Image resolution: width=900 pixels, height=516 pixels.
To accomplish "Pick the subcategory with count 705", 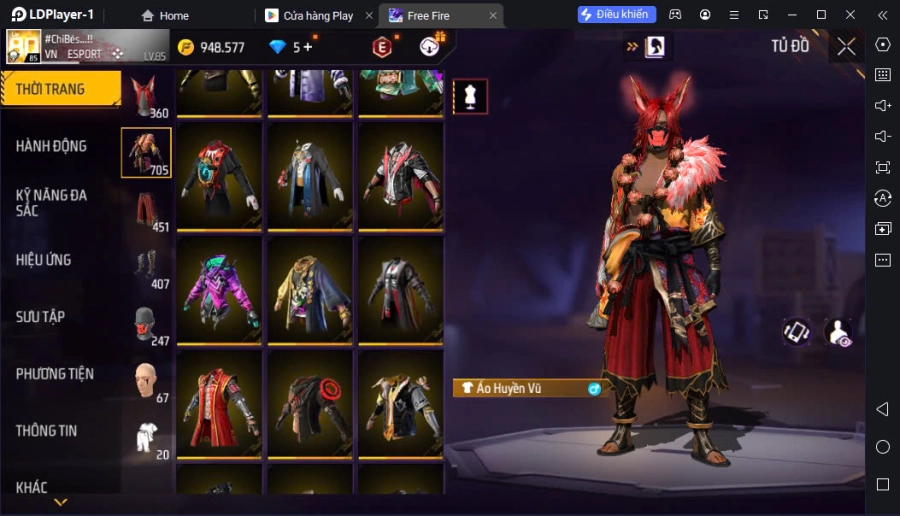I will [x=146, y=153].
